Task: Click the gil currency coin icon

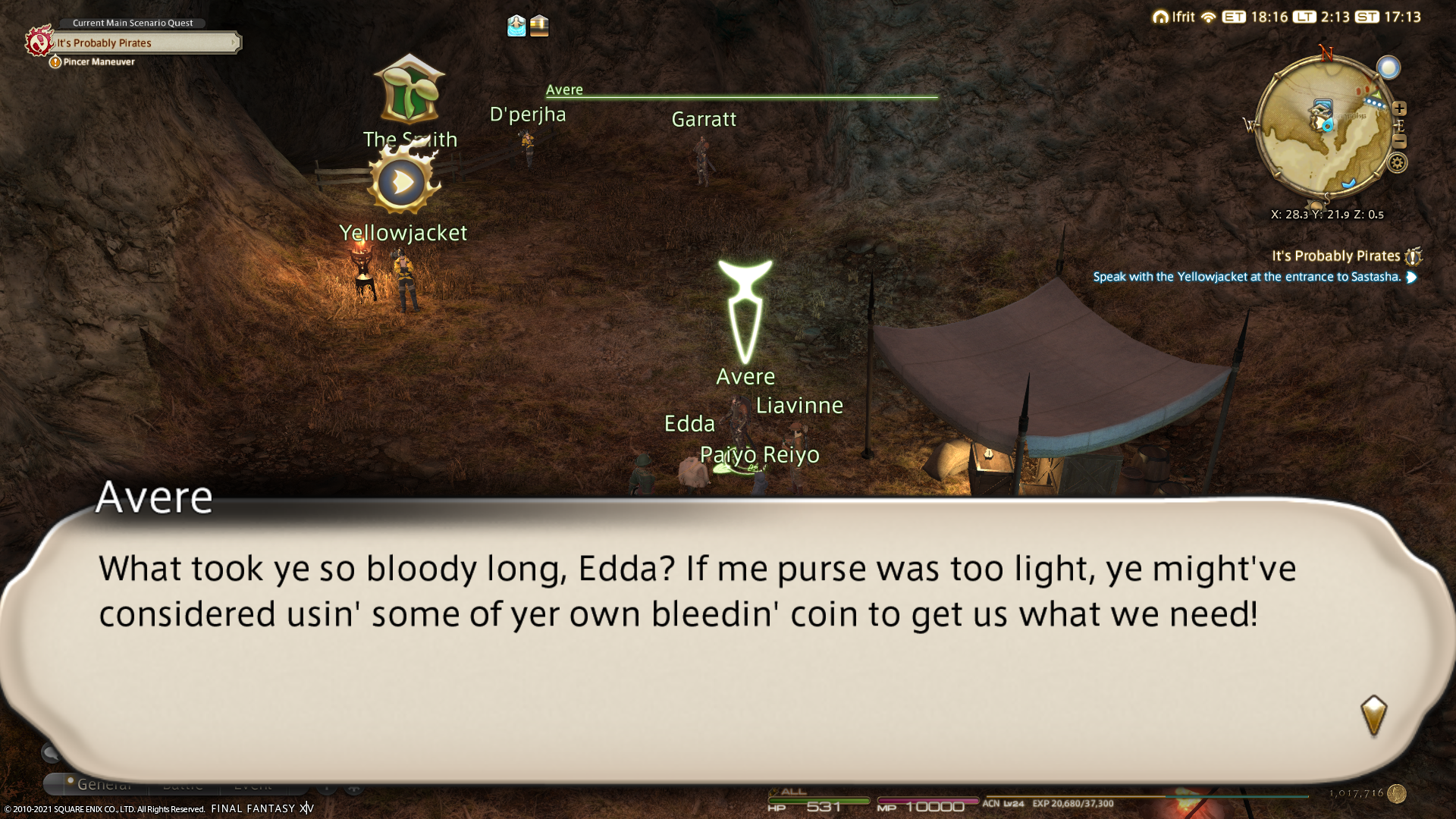Action: click(1397, 793)
